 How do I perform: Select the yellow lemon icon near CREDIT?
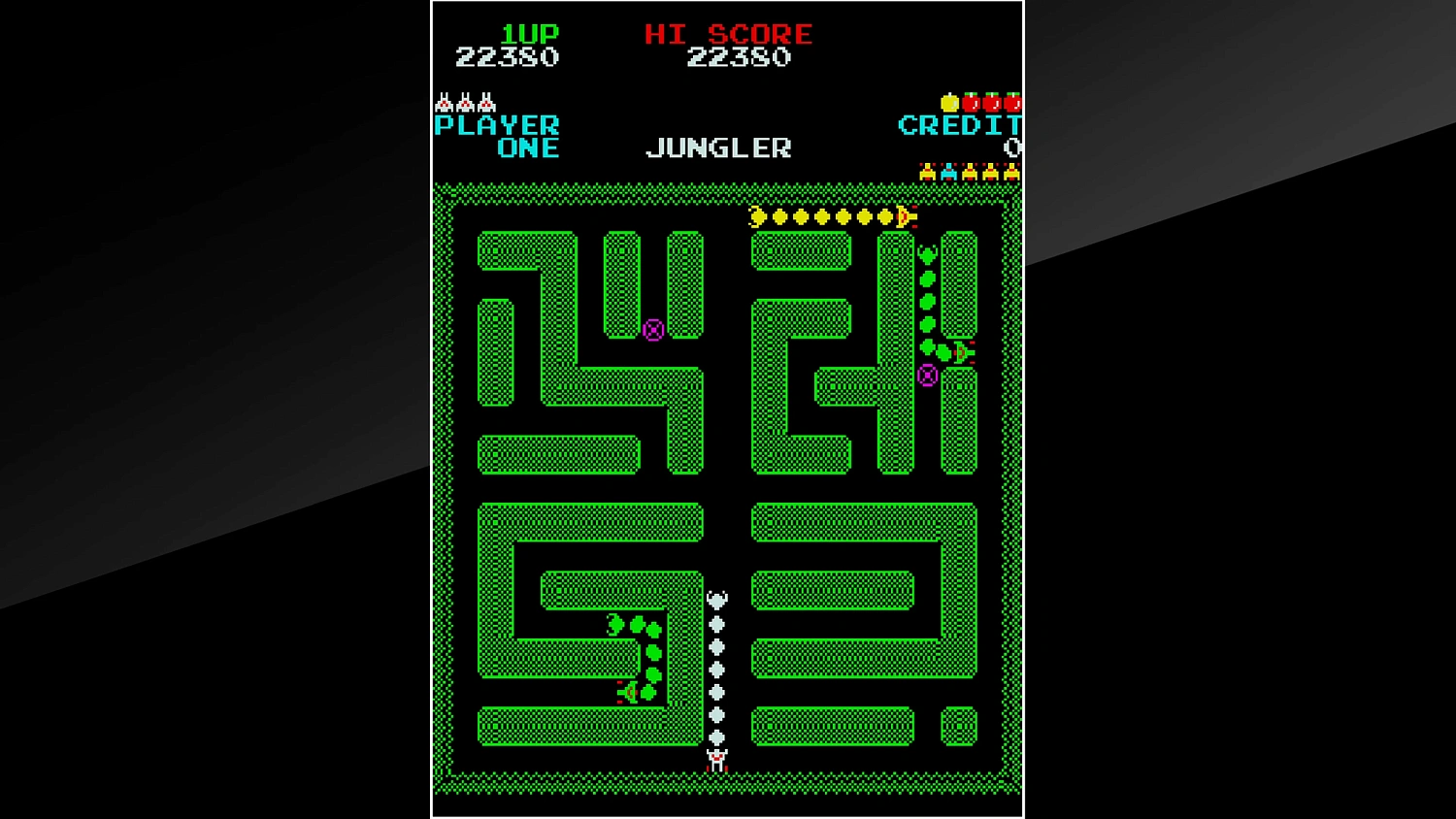(949, 103)
